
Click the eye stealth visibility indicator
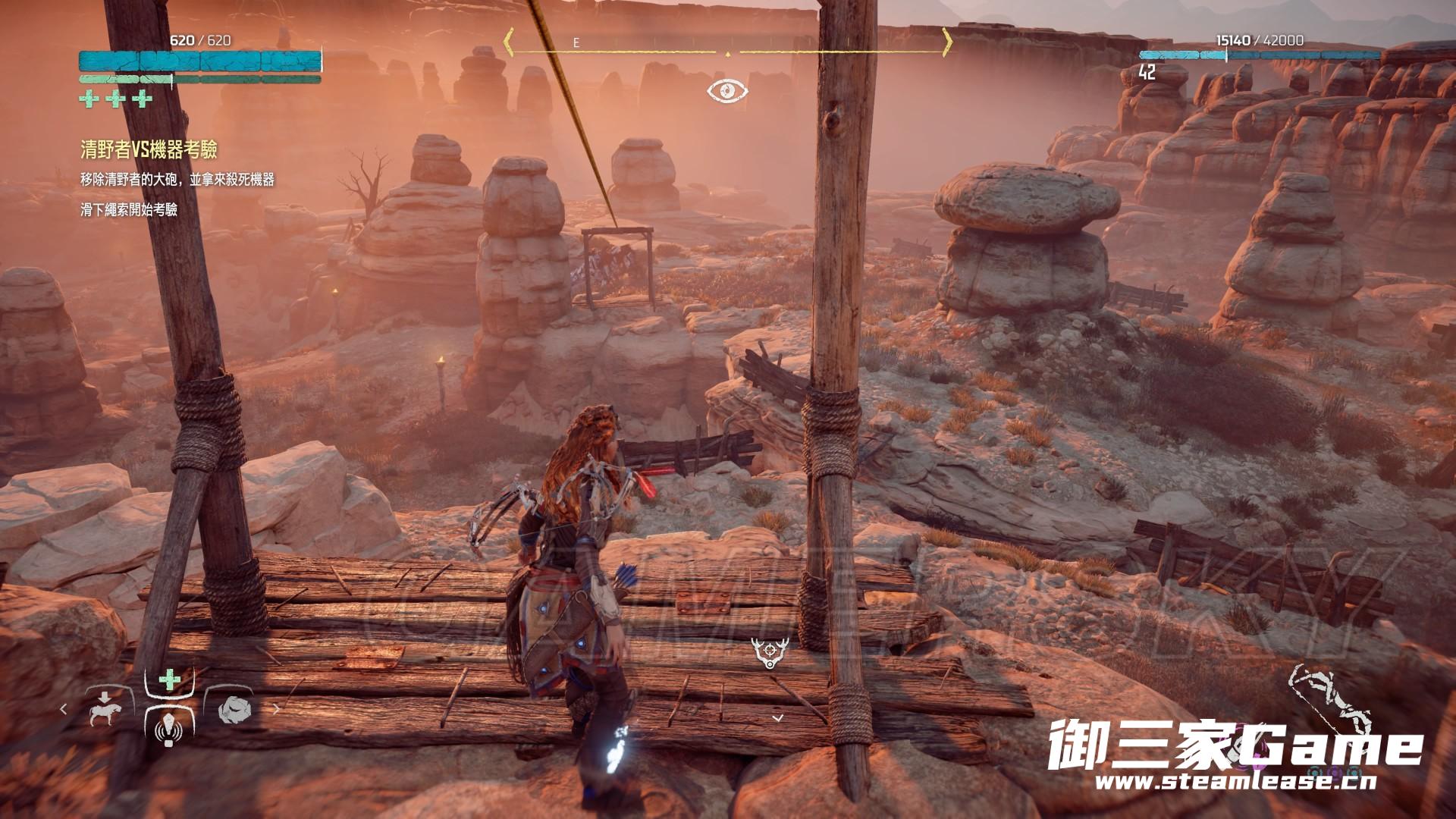(x=727, y=92)
